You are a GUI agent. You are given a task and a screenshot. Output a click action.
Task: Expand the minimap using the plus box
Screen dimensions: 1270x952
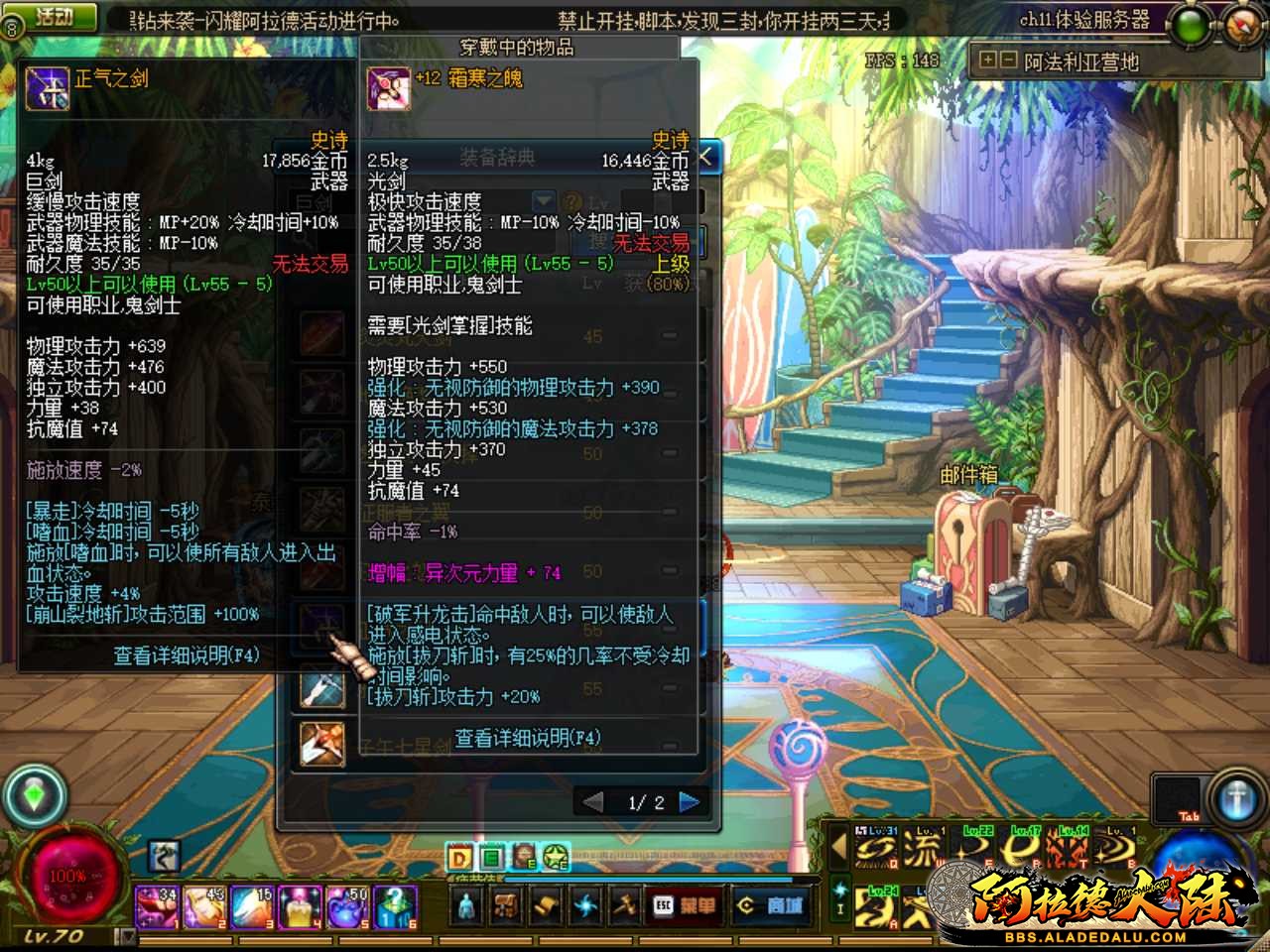pos(987,59)
